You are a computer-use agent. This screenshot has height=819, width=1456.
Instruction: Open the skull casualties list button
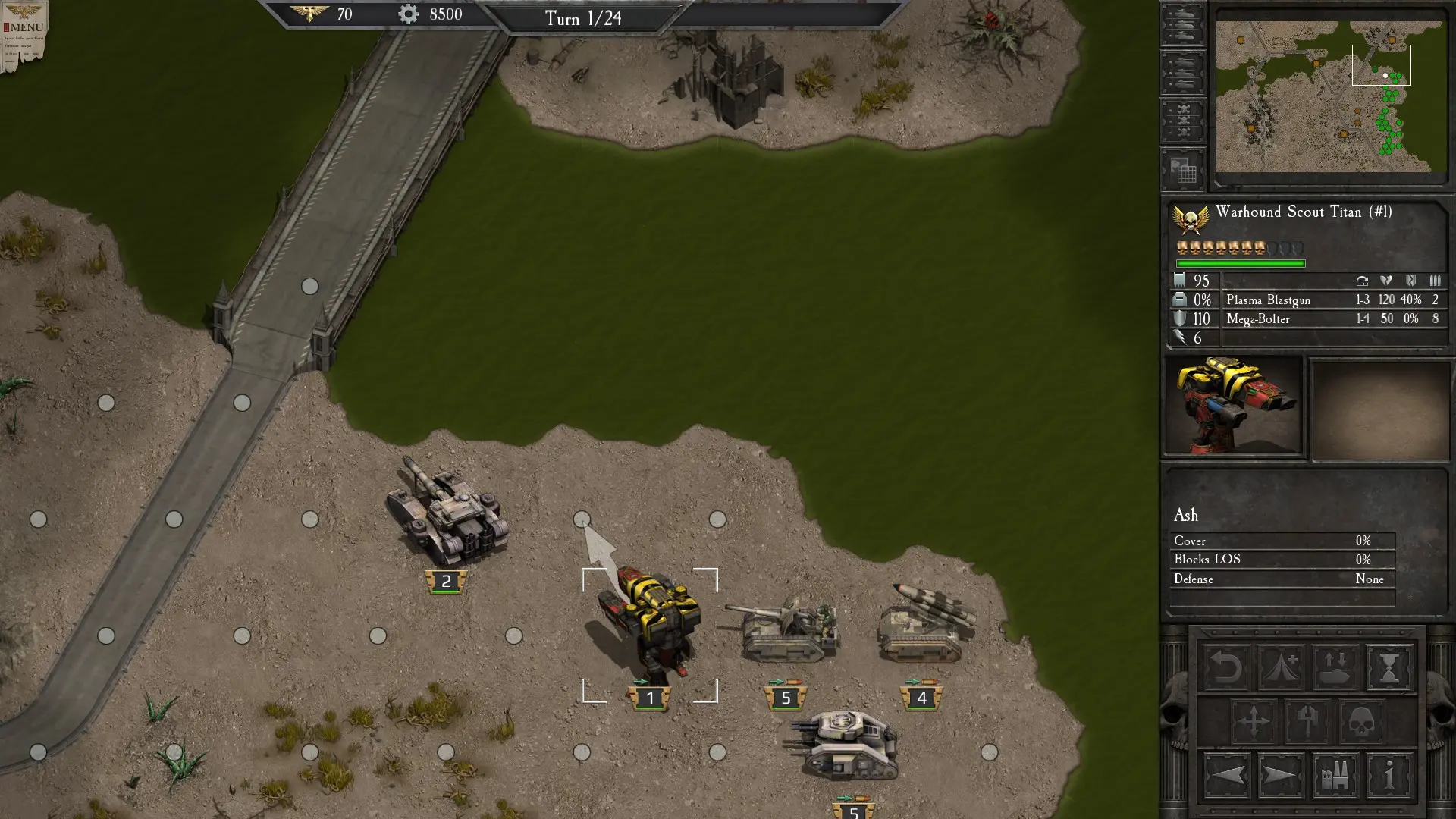[1182, 121]
